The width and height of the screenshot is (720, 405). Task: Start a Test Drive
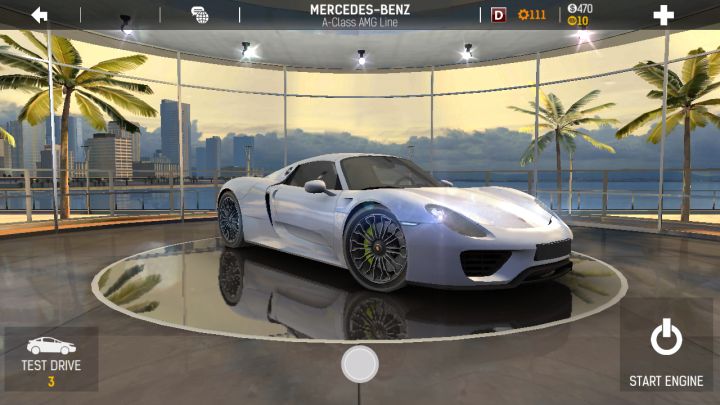[x=51, y=358]
